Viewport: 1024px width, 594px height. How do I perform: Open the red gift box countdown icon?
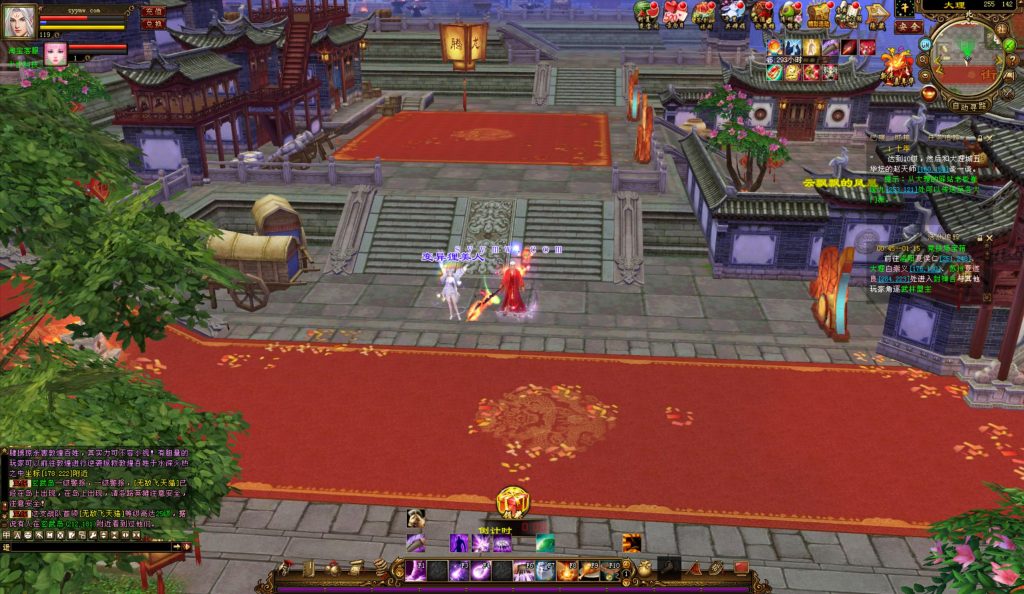pos(513,503)
